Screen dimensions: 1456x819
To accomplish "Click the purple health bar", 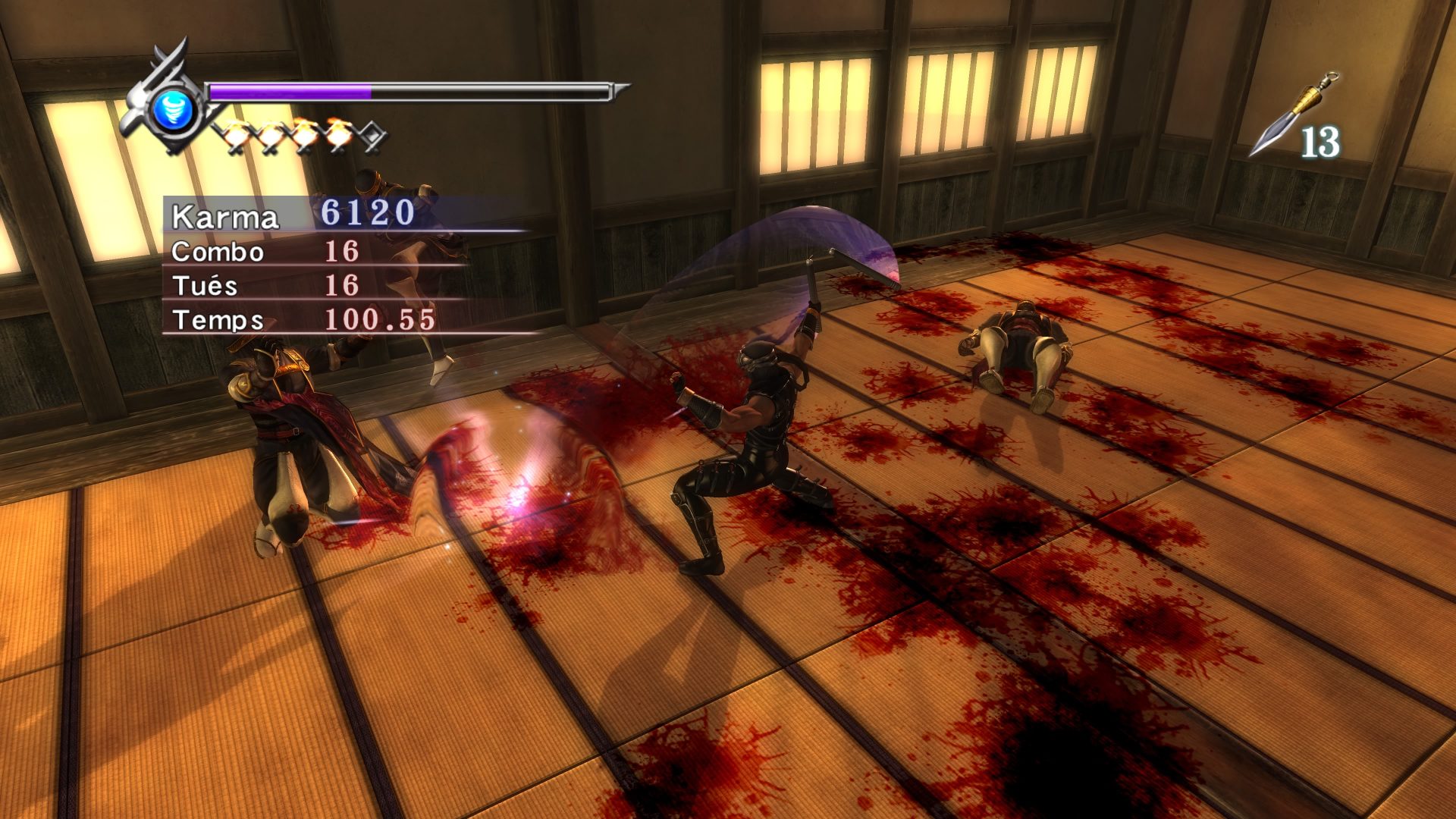I will (x=288, y=89).
